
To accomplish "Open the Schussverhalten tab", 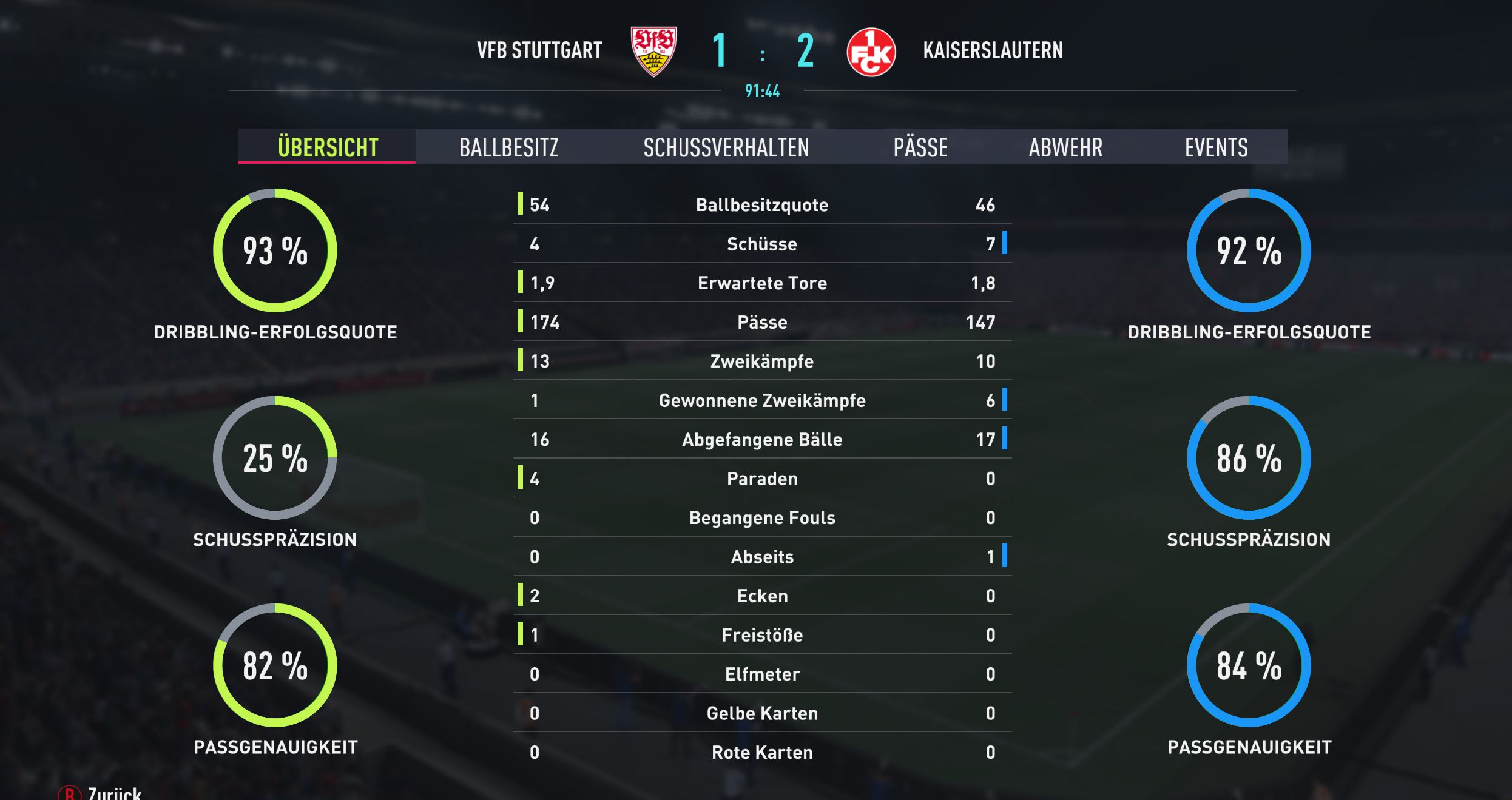I will click(726, 147).
